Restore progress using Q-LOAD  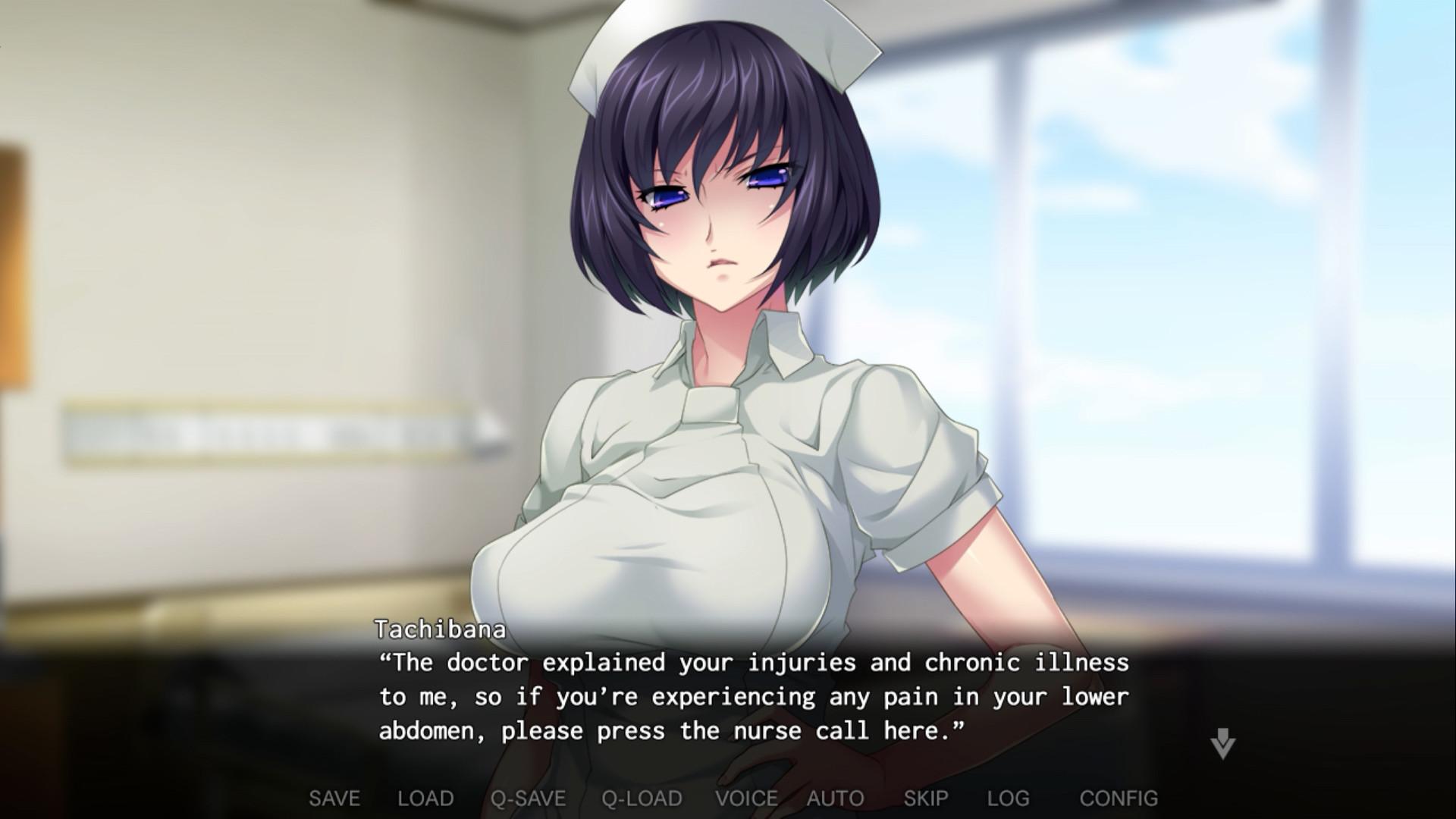[642, 798]
